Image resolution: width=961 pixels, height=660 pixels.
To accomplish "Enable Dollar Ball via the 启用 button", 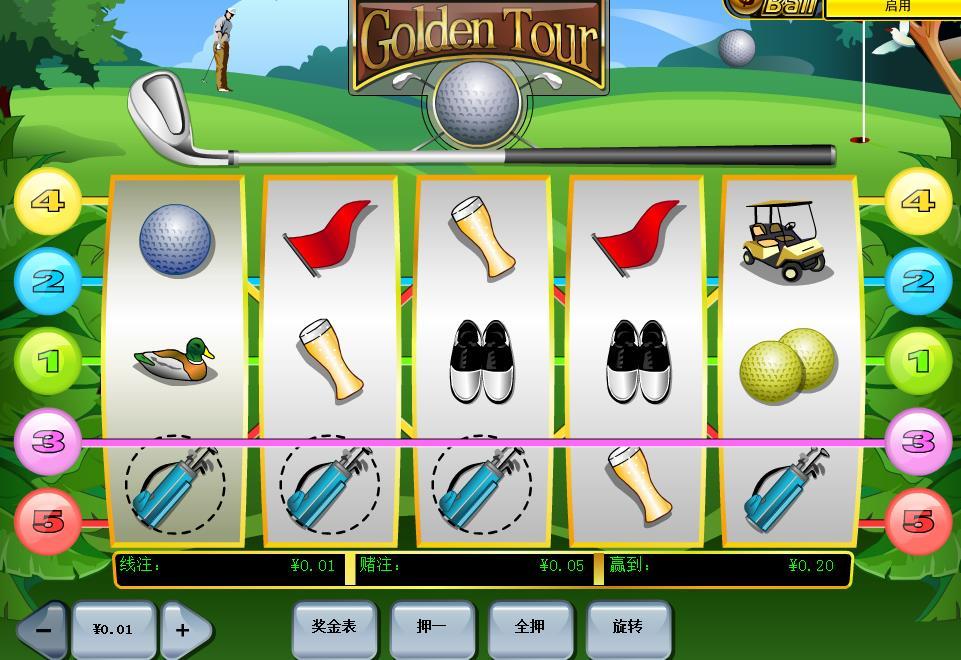I will pyautogui.click(x=896, y=6).
